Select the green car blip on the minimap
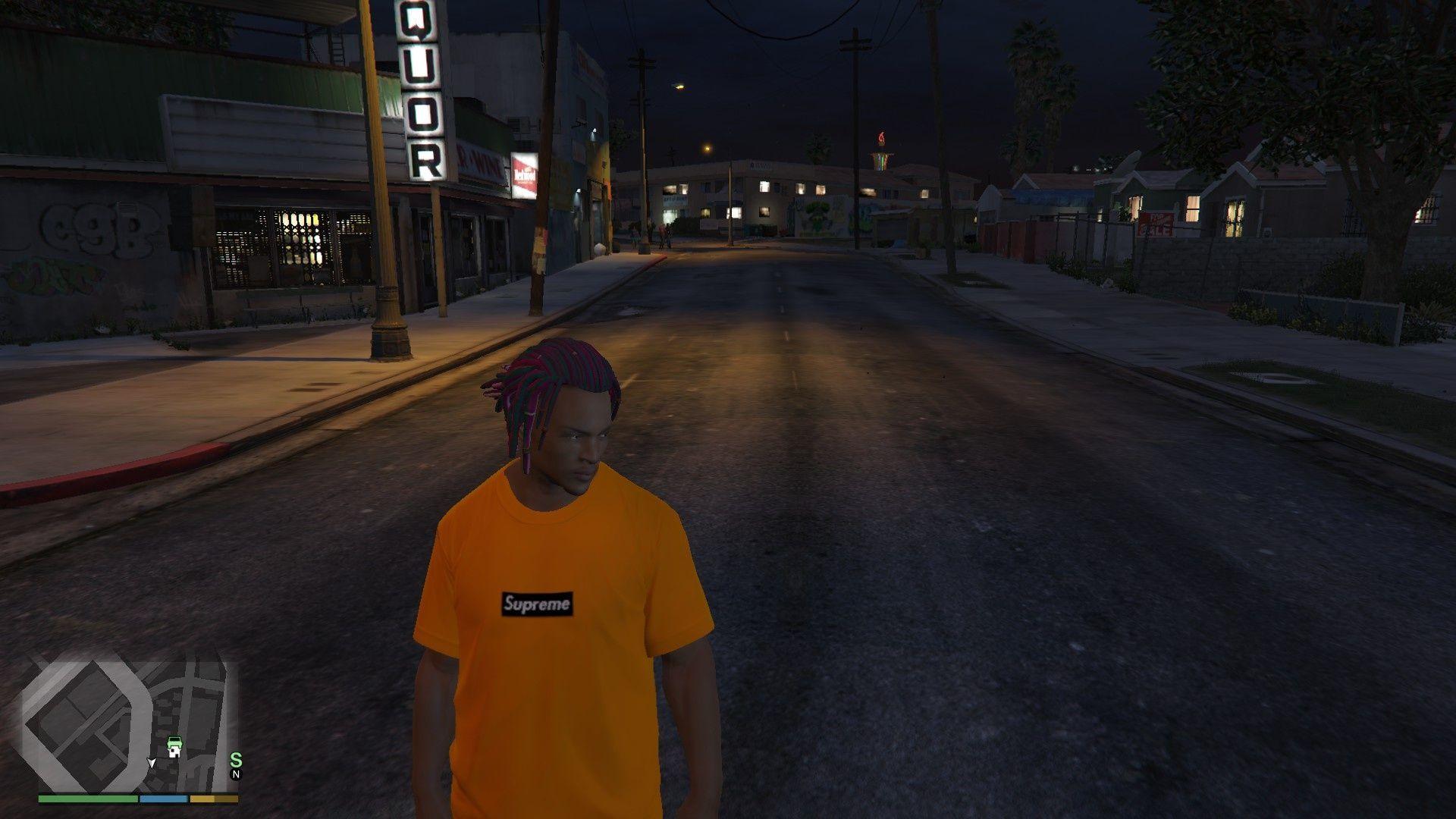This screenshot has height=819, width=1456. coord(174,741)
